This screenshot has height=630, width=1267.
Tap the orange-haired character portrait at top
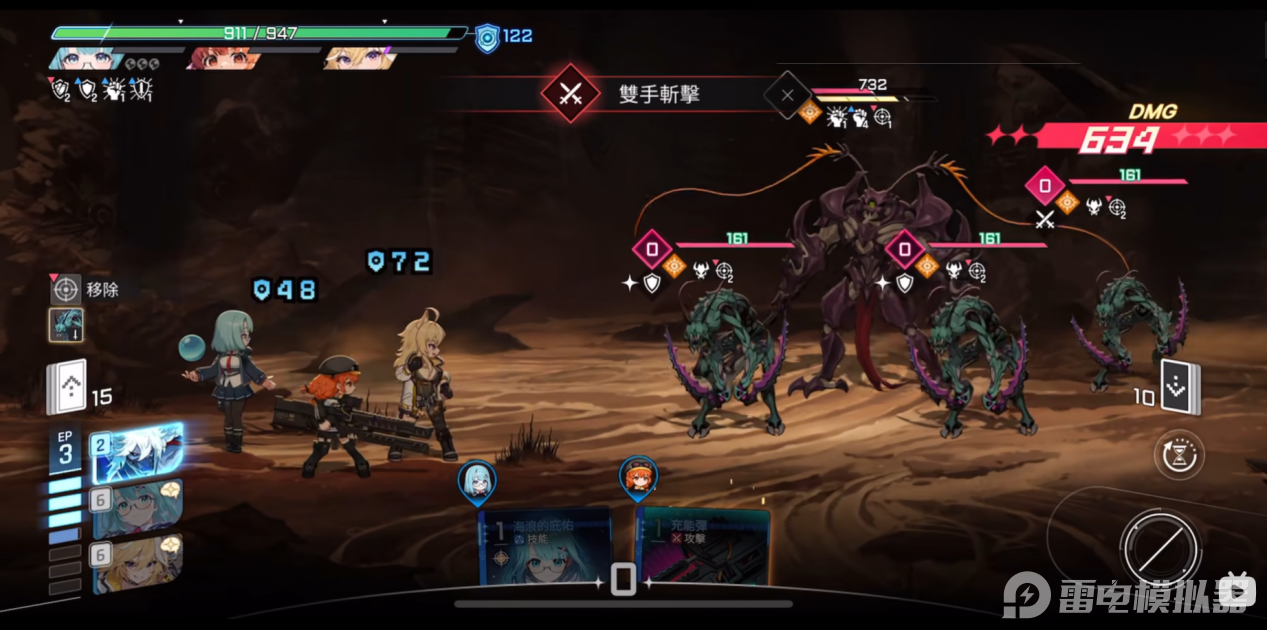click(220, 58)
